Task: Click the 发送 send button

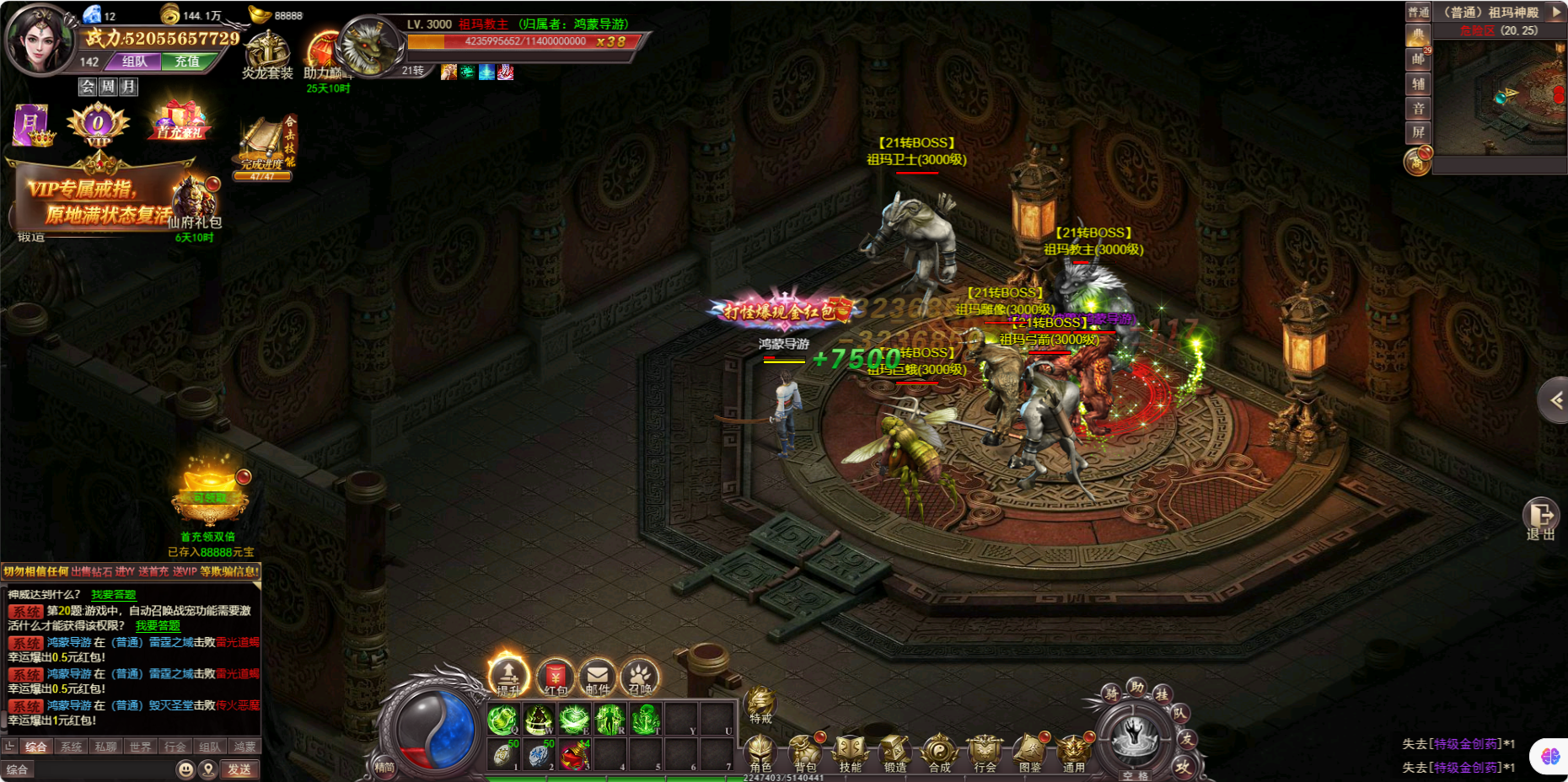Action: point(239,769)
